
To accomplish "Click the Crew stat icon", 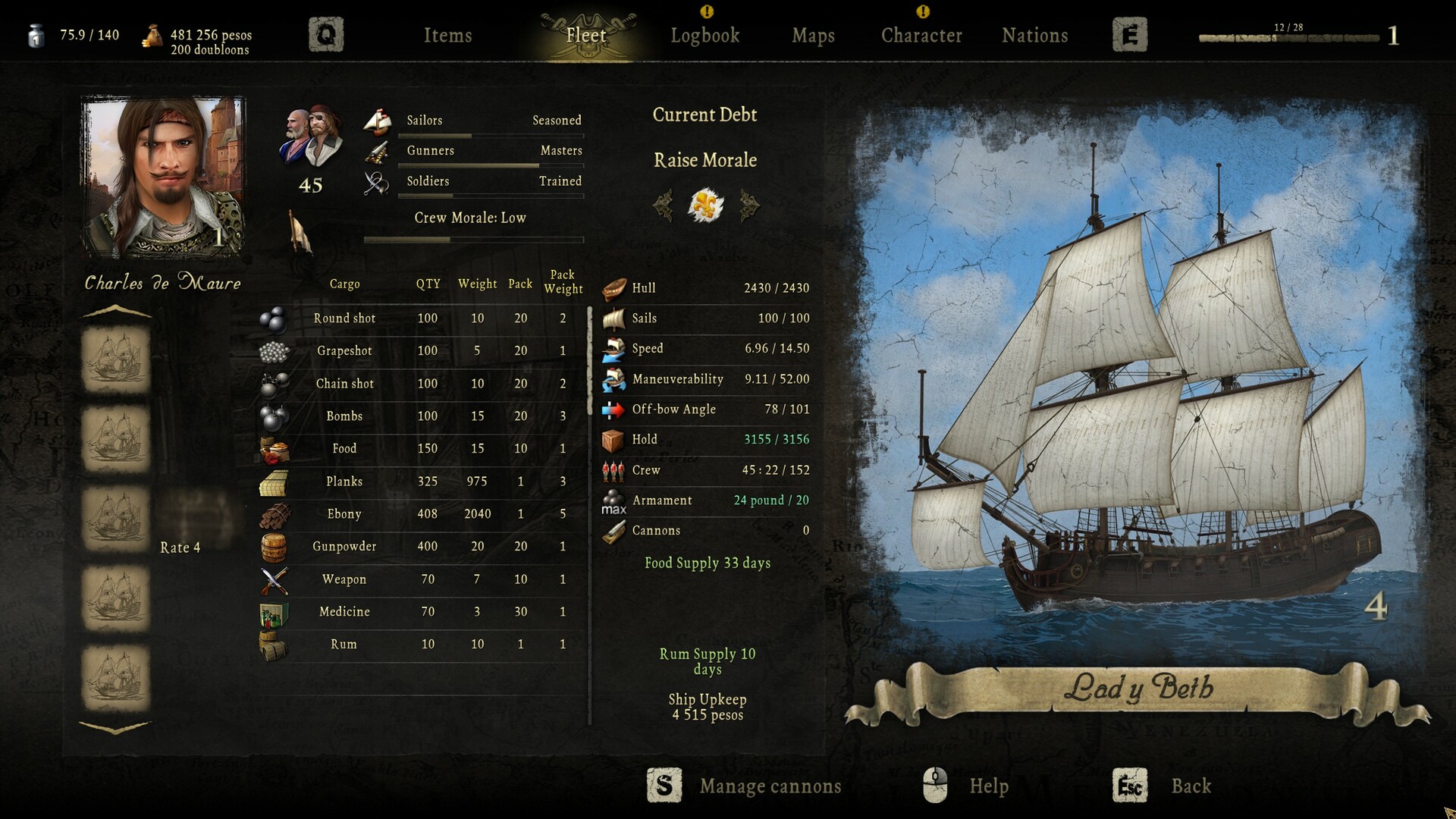I will pyautogui.click(x=614, y=470).
